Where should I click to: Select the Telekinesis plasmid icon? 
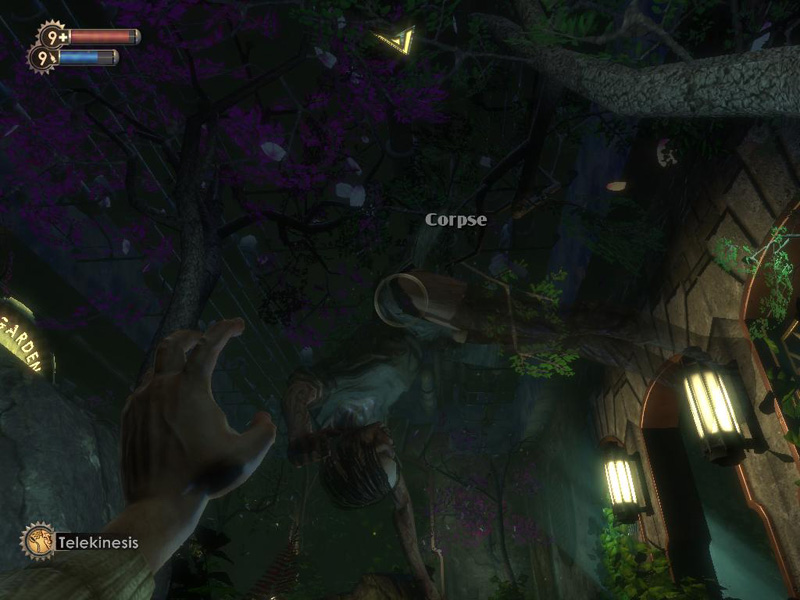tap(39, 541)
